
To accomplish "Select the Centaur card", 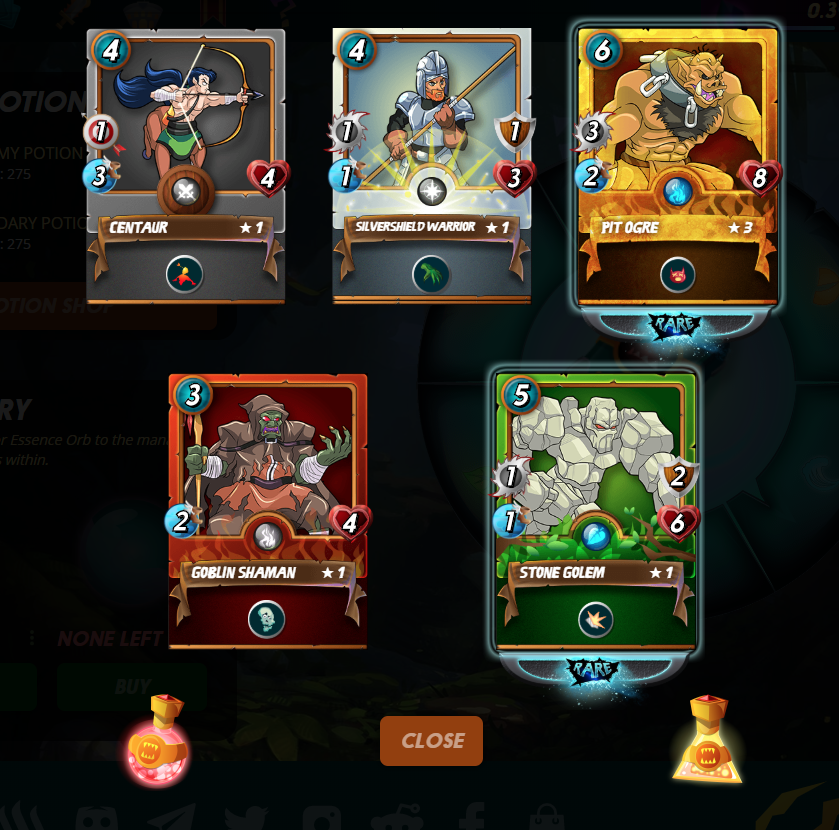I will (186, 165).
